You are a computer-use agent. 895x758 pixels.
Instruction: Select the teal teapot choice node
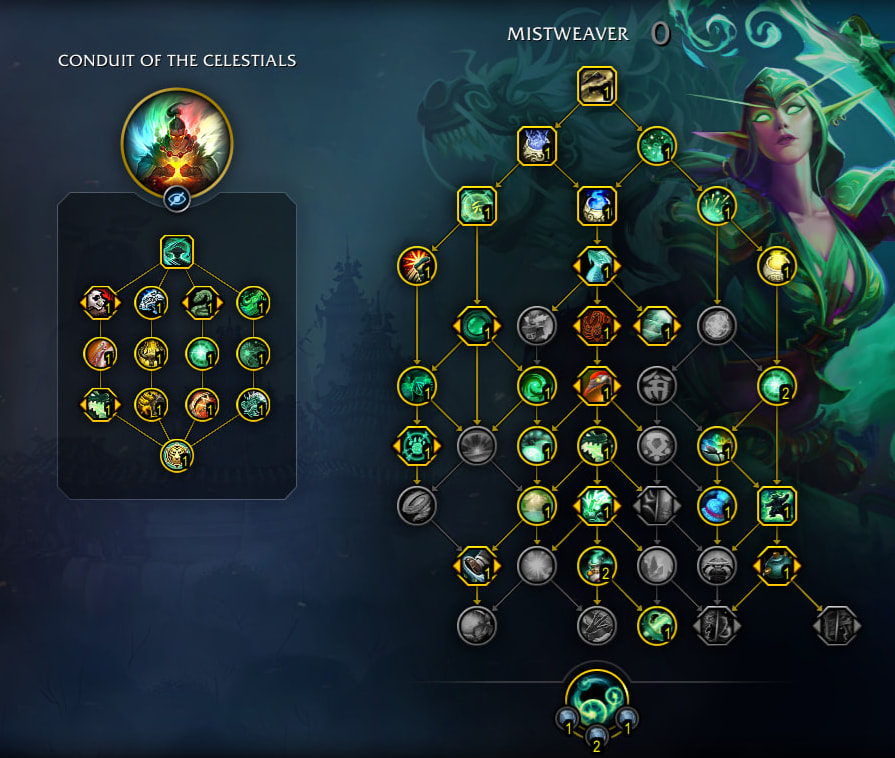coord(777,566)
